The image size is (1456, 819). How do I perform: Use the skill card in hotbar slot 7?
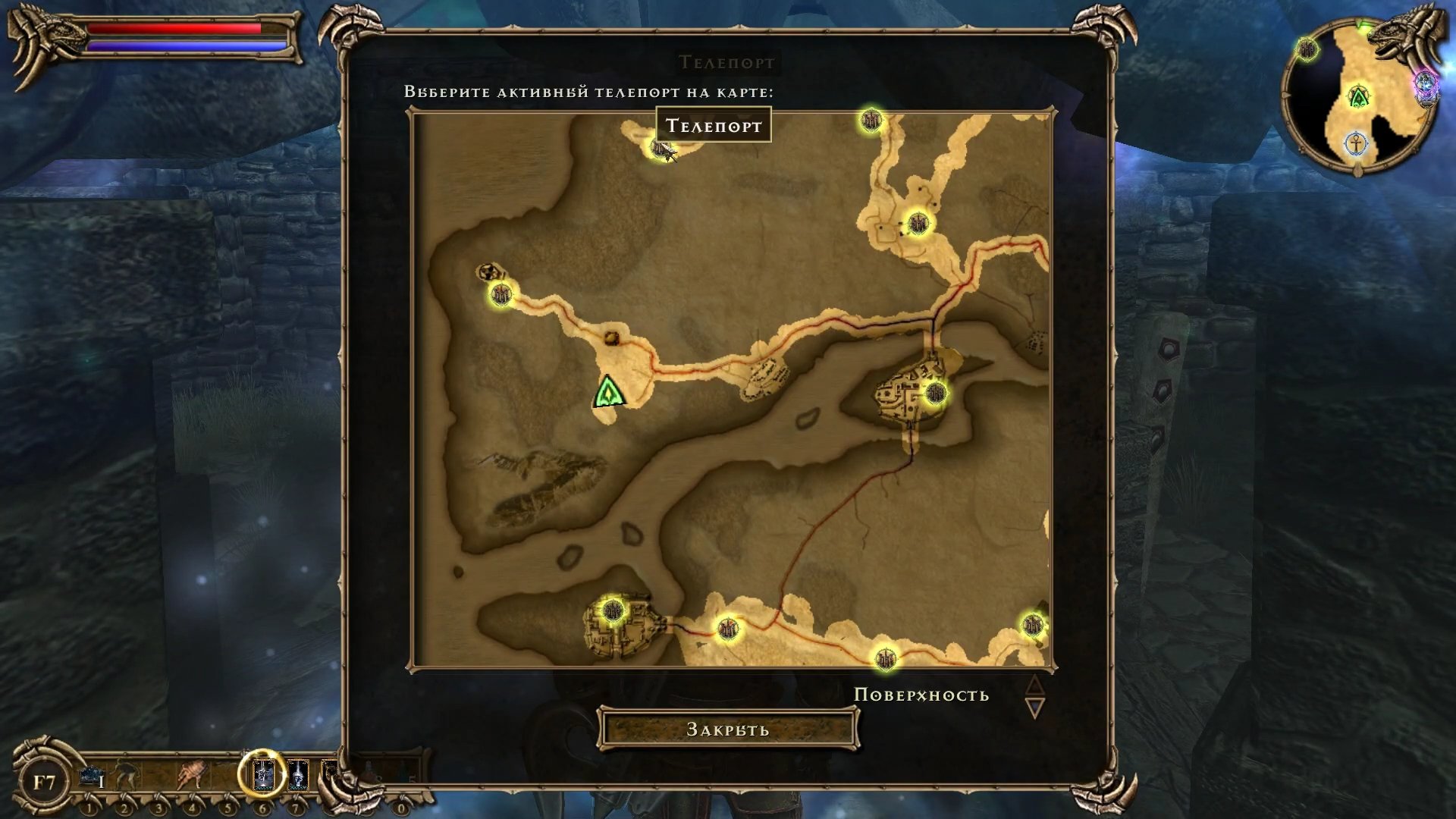(x=298, y=775)
